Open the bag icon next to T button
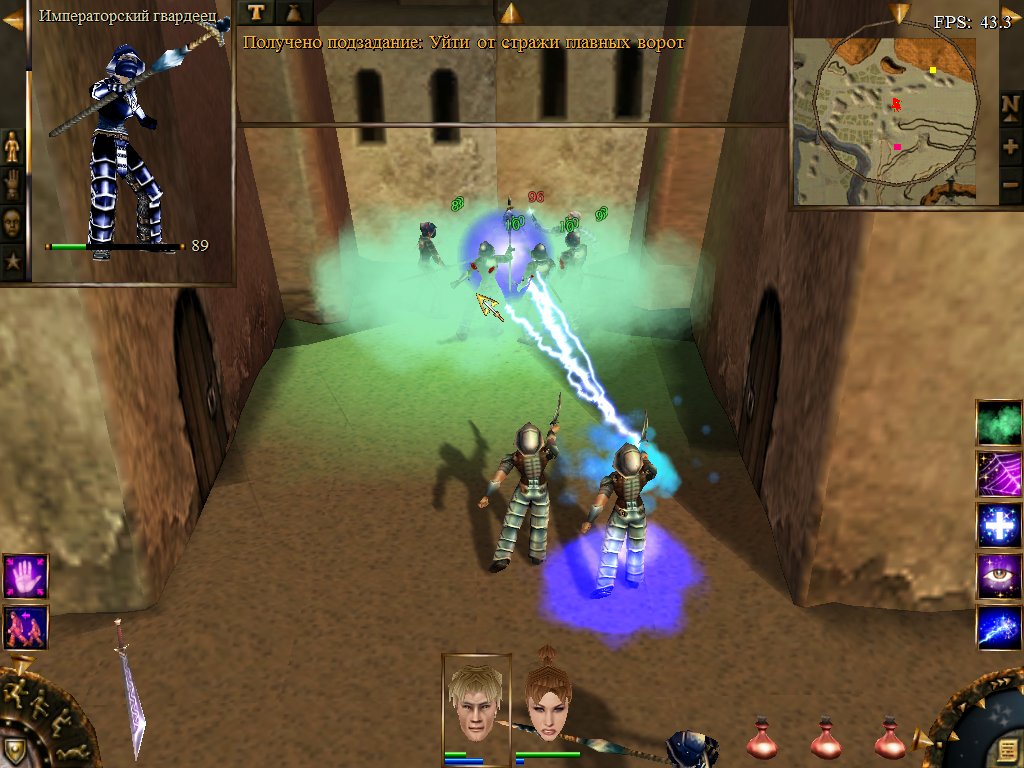 point(295,12)
